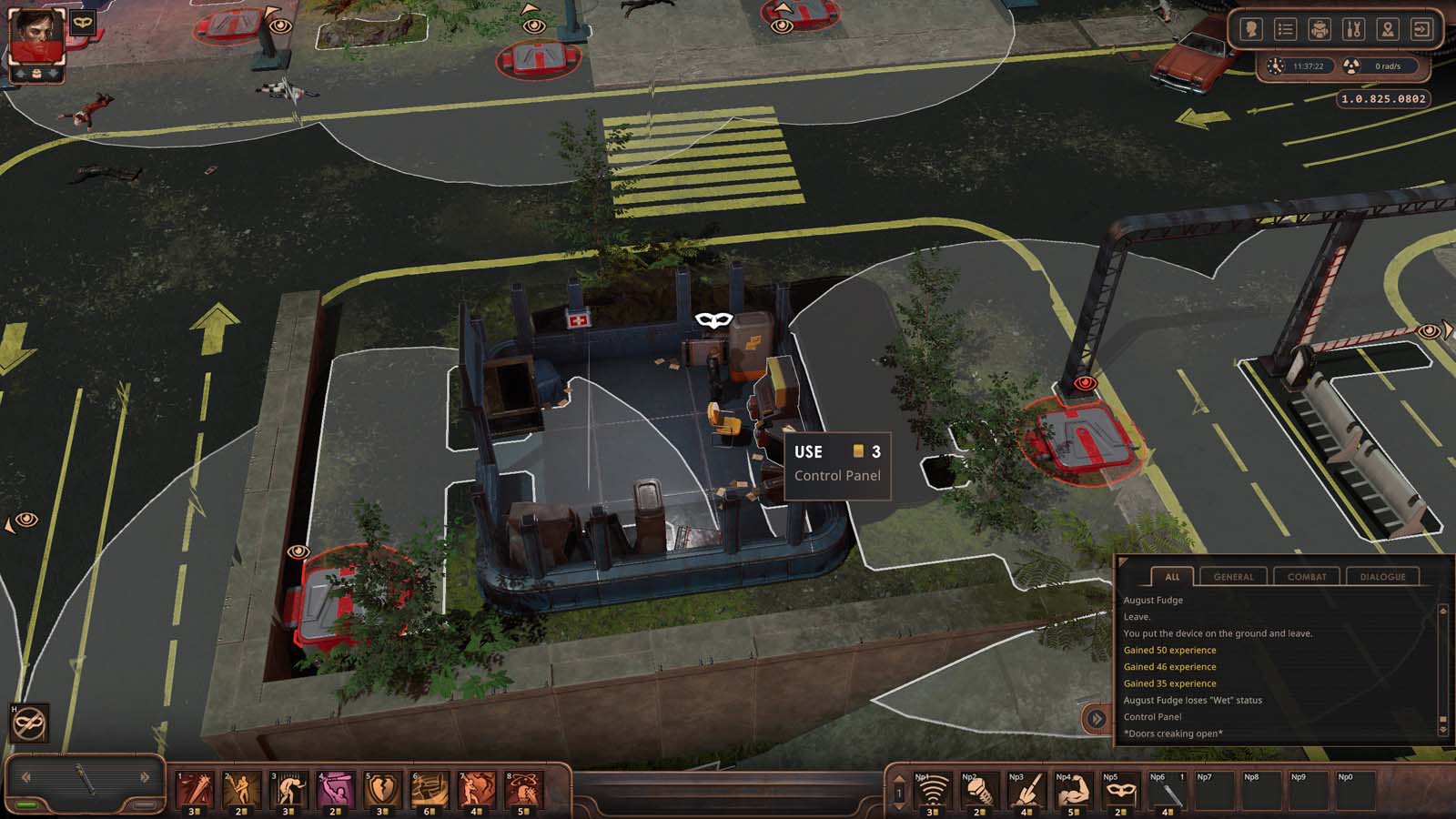Select the screwdriver skill in slot Np2
Viewport: 1456px width, 819px height.
pyautogui.click(x=980, y=792)
